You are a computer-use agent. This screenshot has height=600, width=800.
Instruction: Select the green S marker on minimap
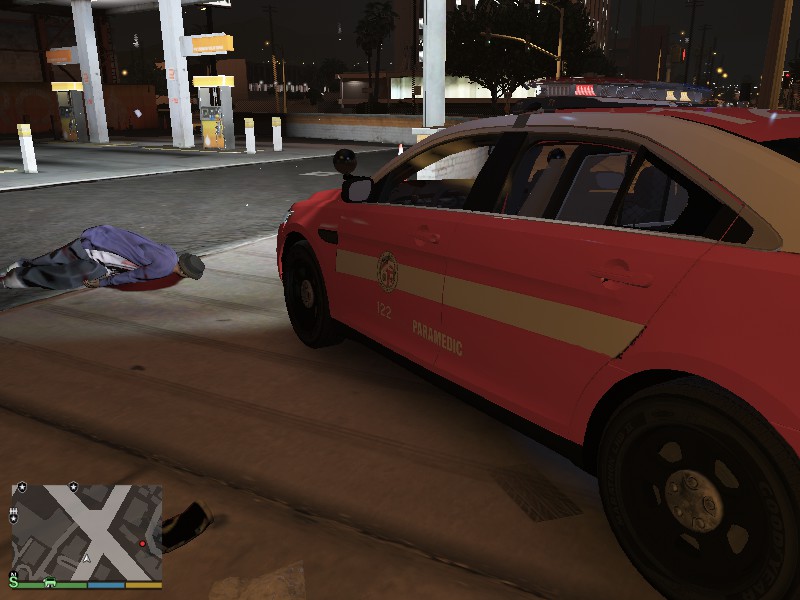(x=14, y=580)
